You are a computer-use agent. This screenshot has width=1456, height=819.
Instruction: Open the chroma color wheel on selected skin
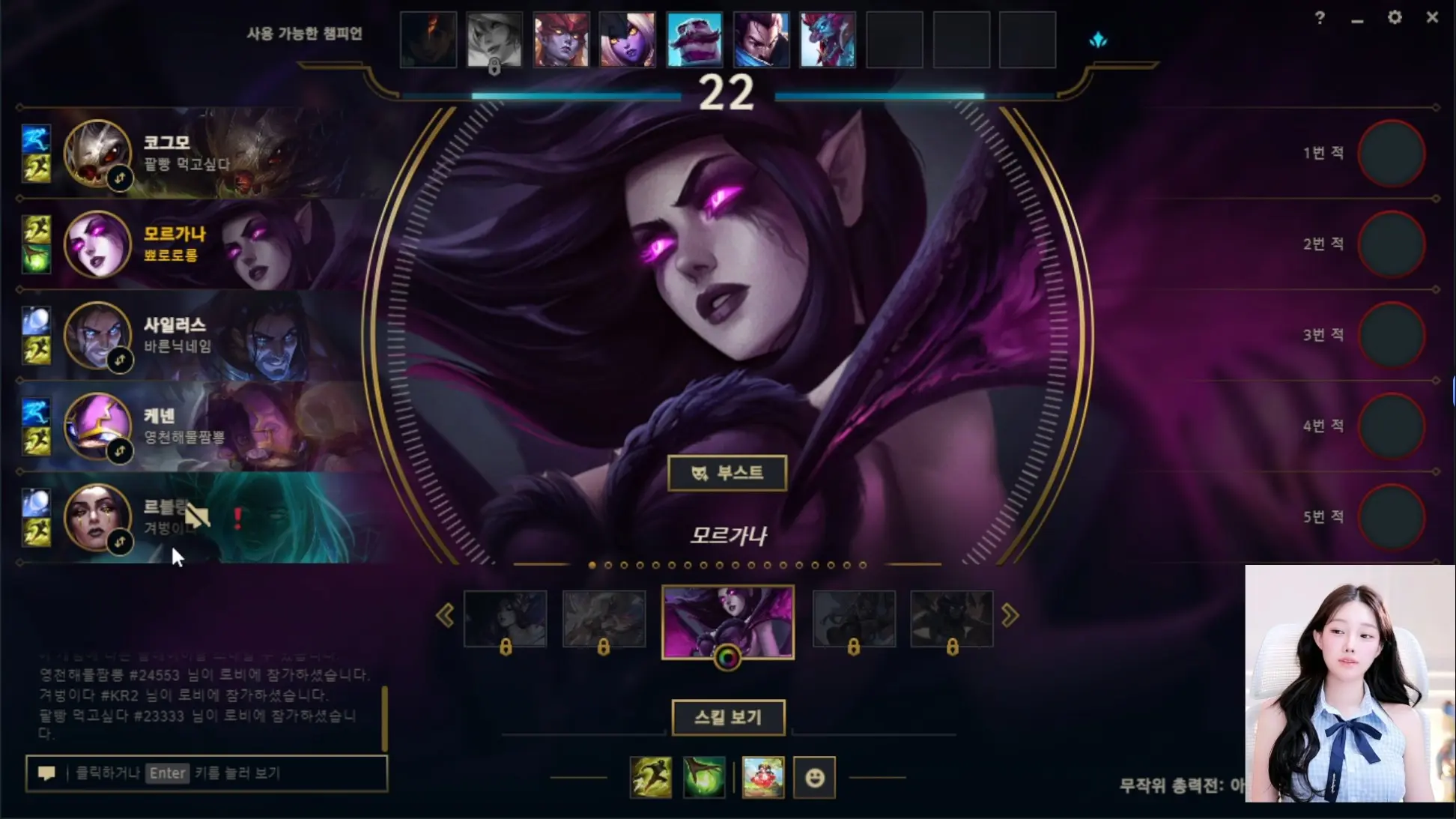click(x=727, y=658)
